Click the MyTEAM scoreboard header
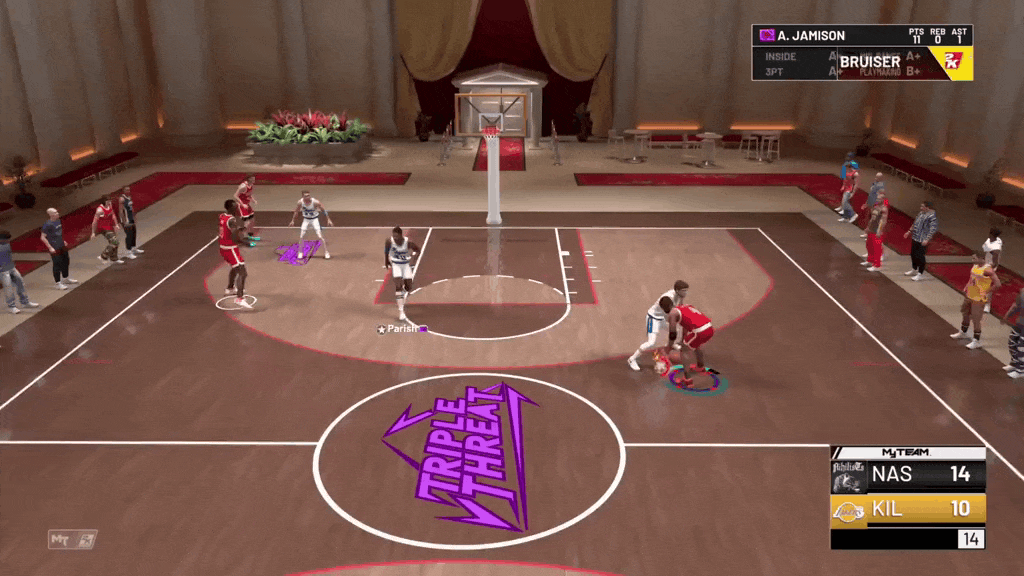1024x576 pixels. (x=908, y=453)
